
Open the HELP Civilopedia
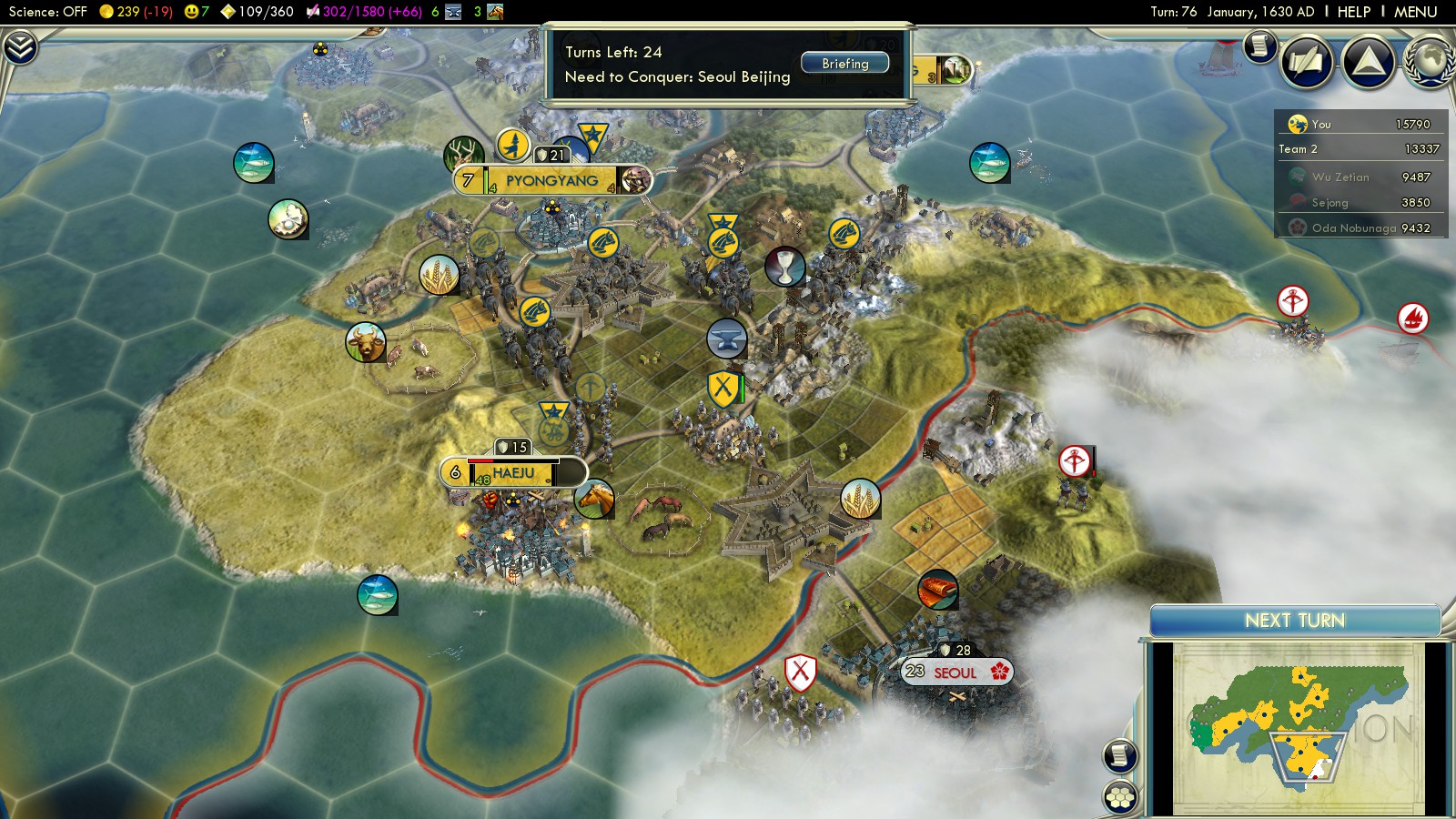click(x=1353, y=12)
